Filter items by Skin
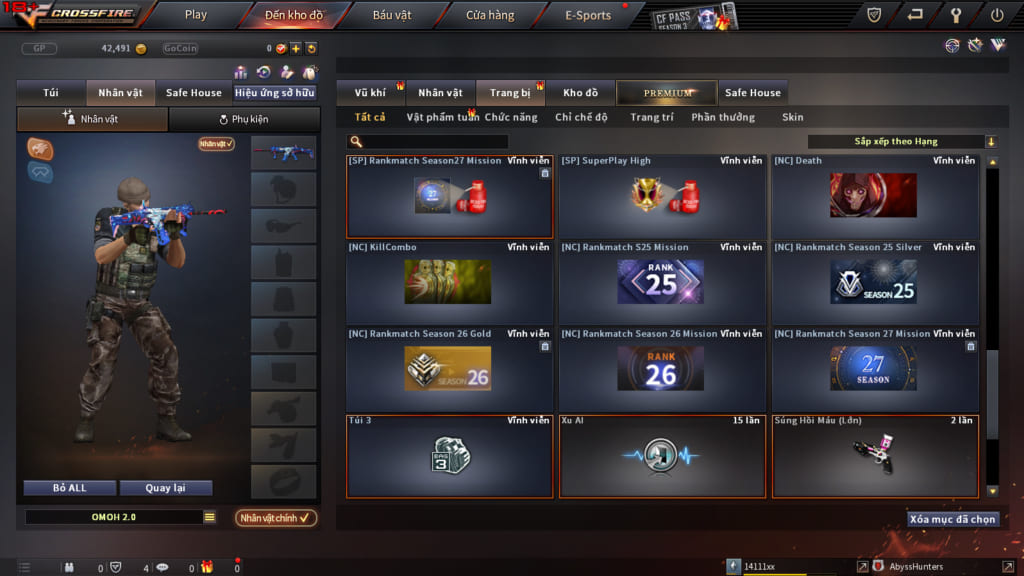Image resolution: width=1024 pixels, height=576 pixels. click(792, 117)
